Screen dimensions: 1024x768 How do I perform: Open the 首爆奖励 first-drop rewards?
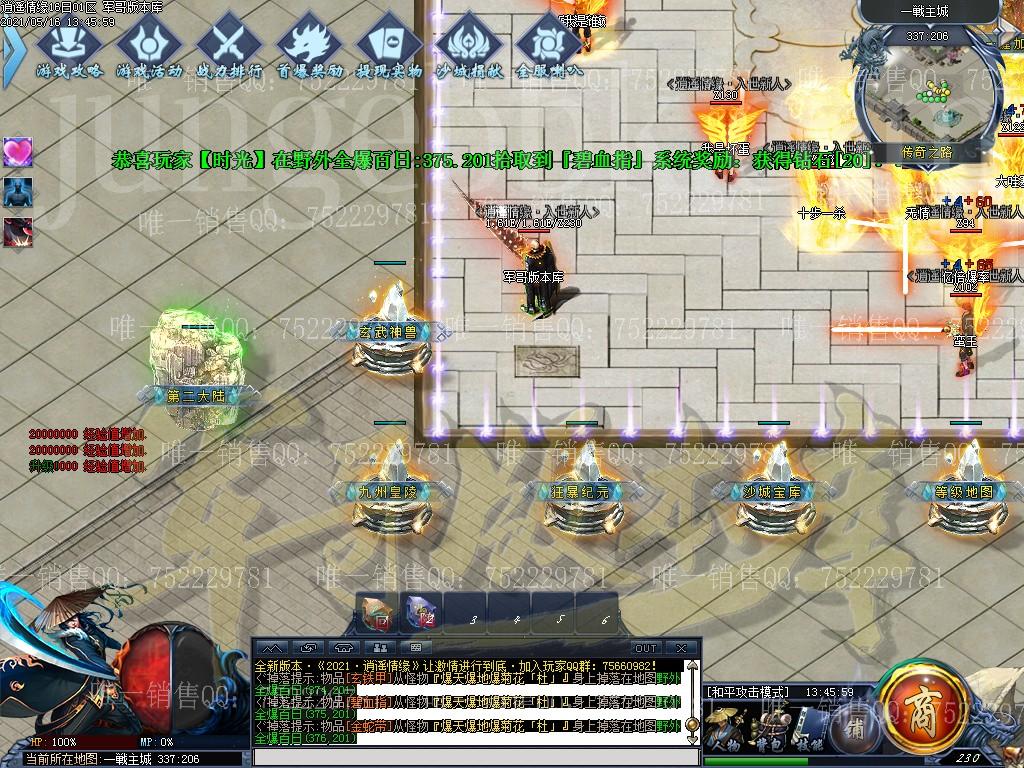pyautogui.click(x=309, y=48)
